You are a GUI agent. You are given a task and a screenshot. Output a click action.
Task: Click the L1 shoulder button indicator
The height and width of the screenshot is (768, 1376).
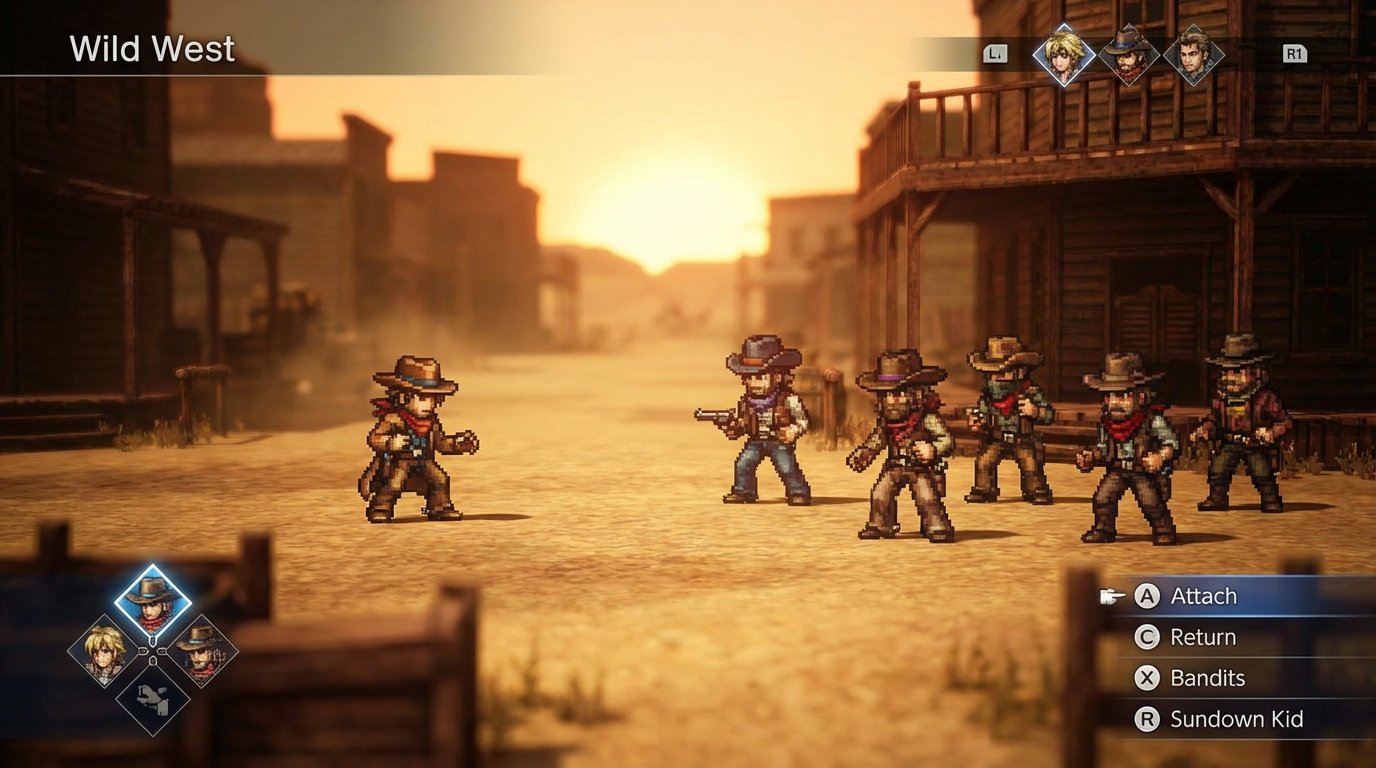[994, 55]
